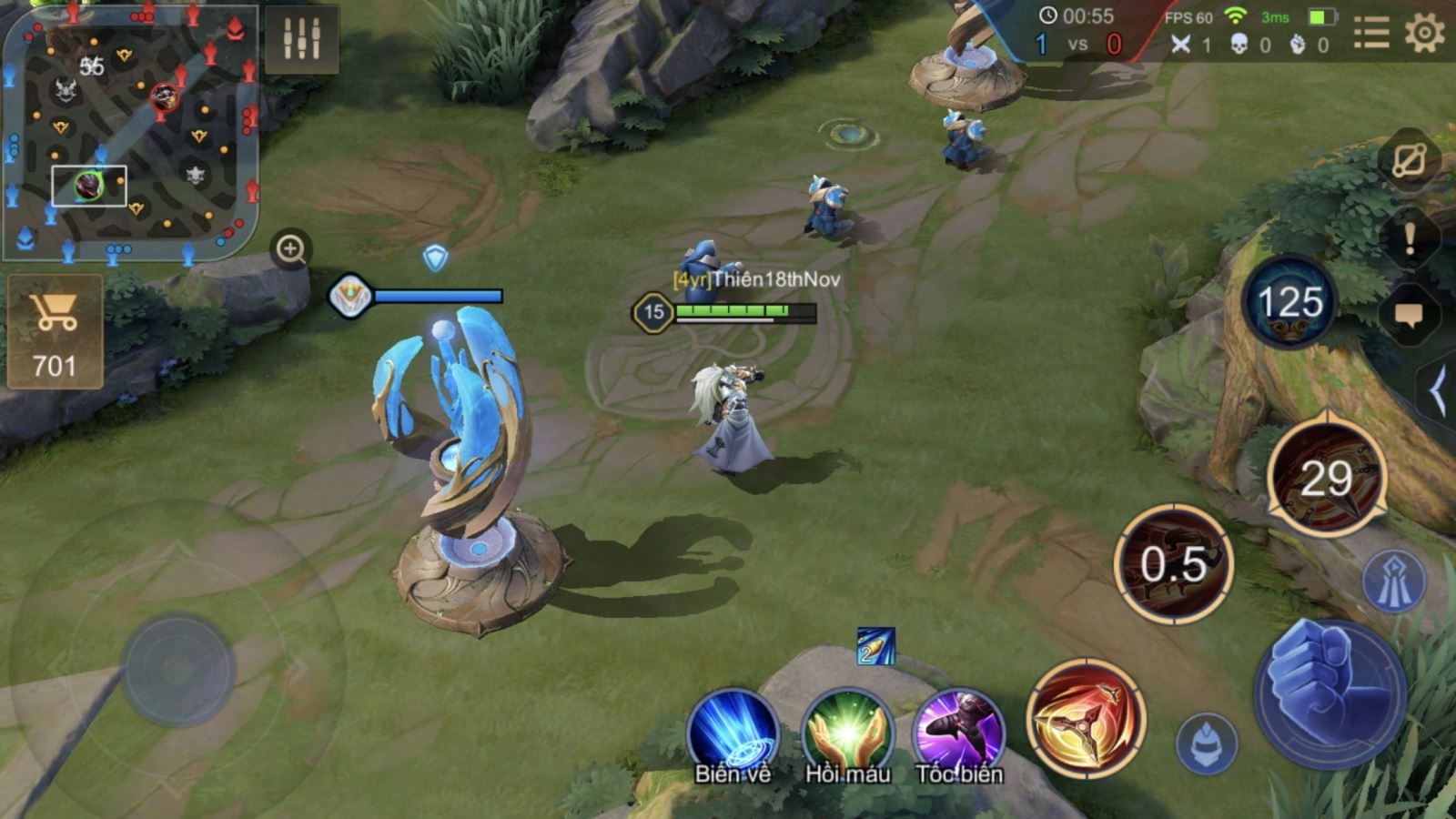The height and width of the screenshot is (819, 1456).
Task: Open the settings gear
Action: [1424, 35]
